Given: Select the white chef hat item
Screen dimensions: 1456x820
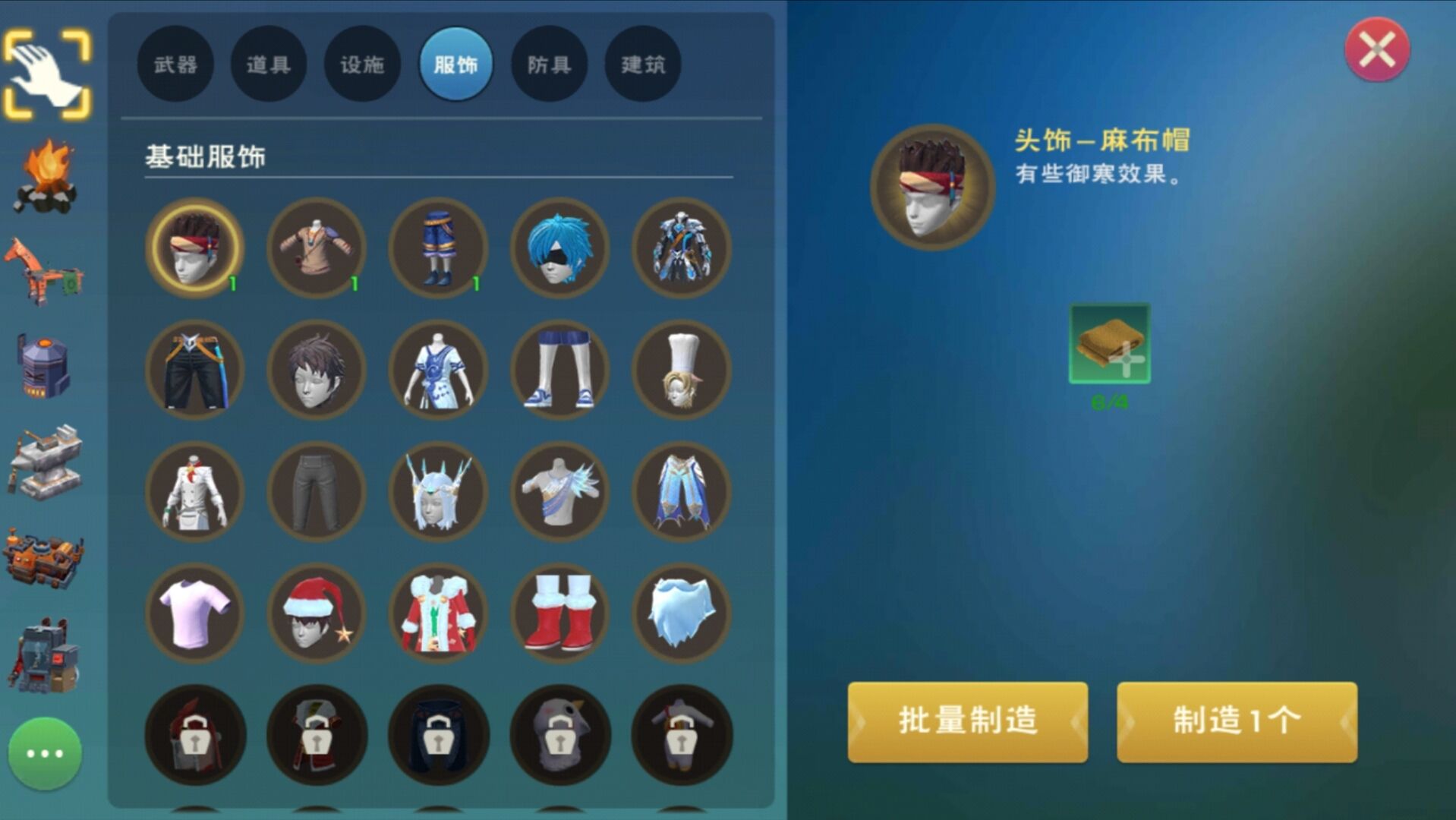Looking at the screenshot, I should pyautogui.click(x=680, y=370).
